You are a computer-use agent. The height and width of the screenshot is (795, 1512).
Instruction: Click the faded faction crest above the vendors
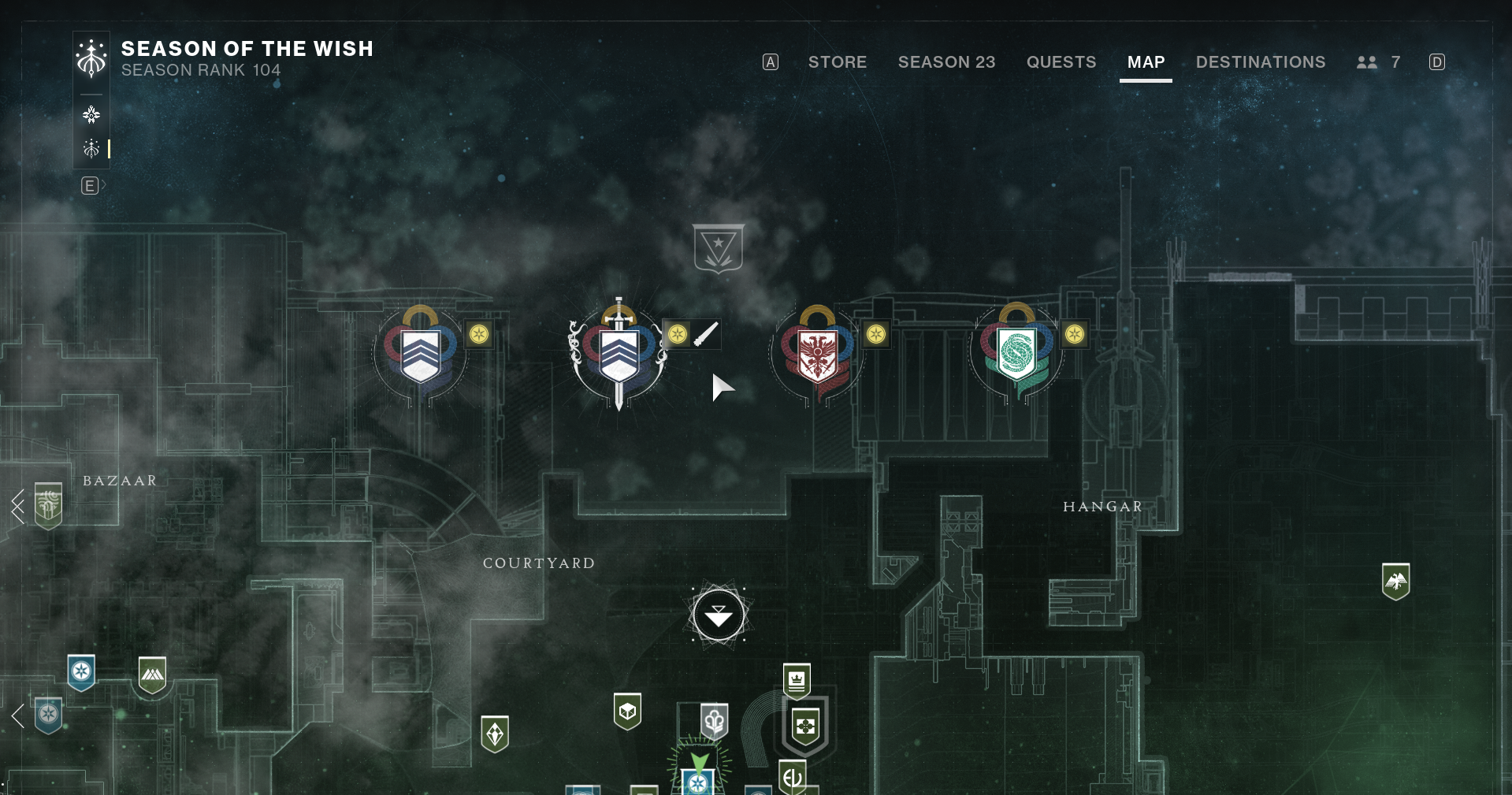click(x=718, y=248)
